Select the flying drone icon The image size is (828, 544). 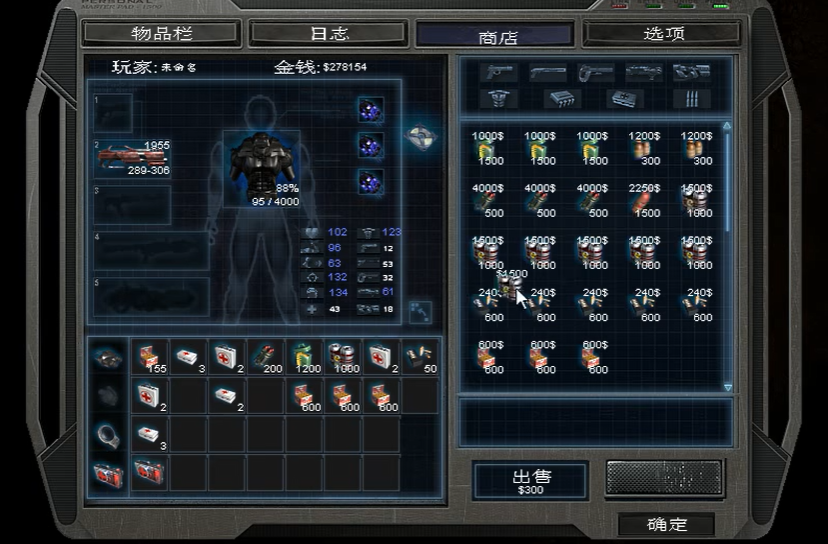tap(420, 136)
